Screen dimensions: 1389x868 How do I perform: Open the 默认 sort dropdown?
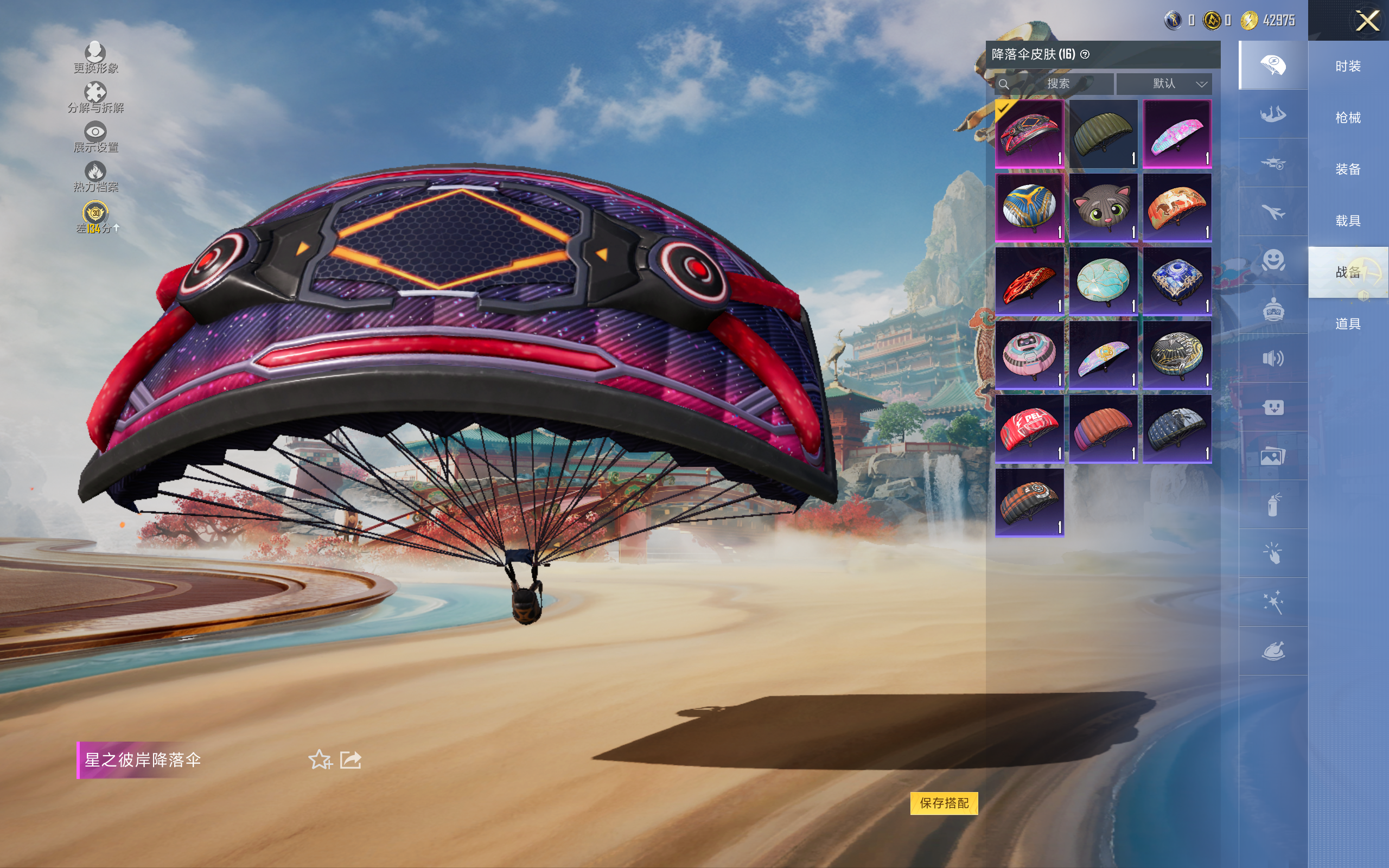[x=1163, y=84]
